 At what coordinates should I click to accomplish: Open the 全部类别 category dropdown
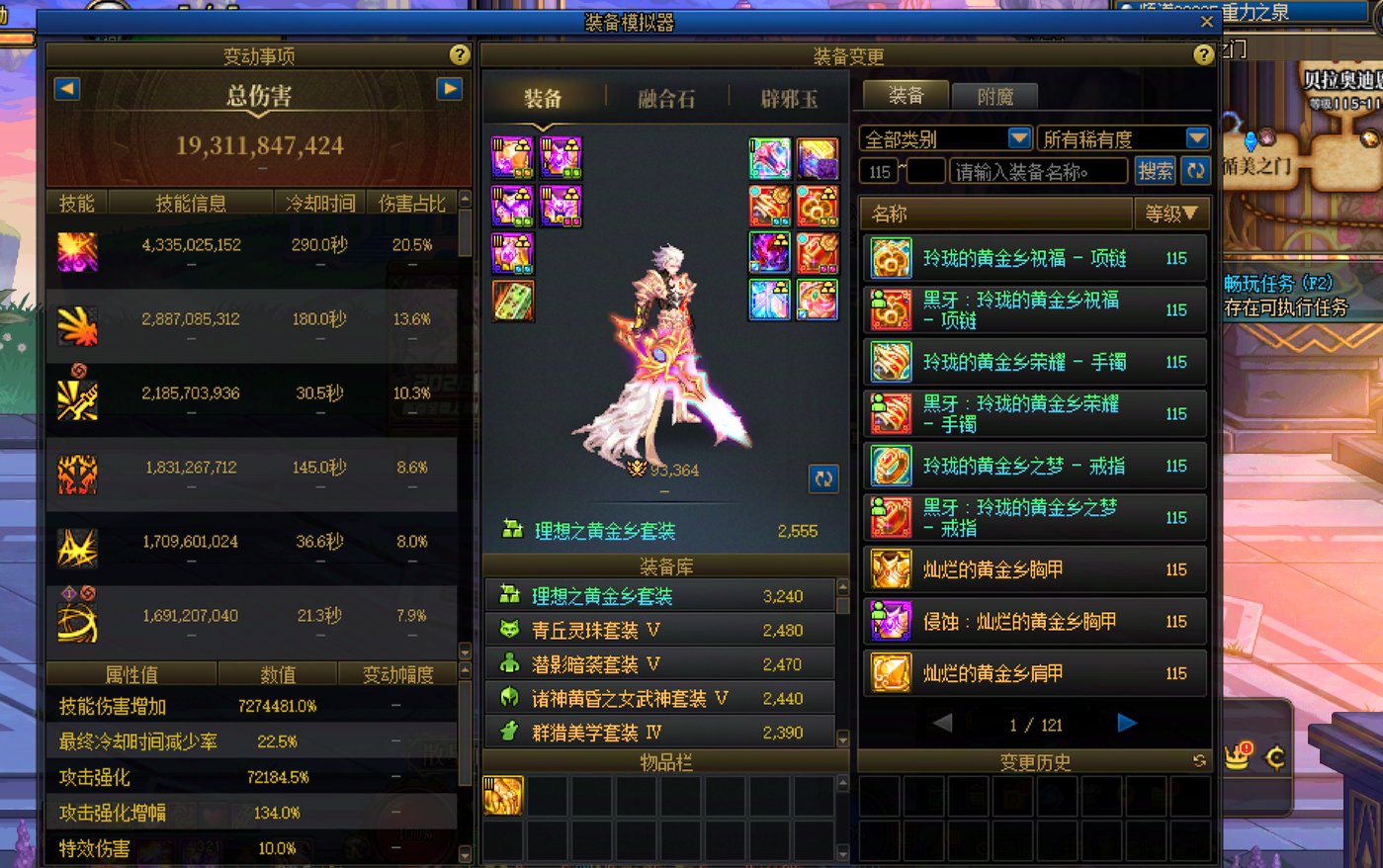click(1021, 137)
